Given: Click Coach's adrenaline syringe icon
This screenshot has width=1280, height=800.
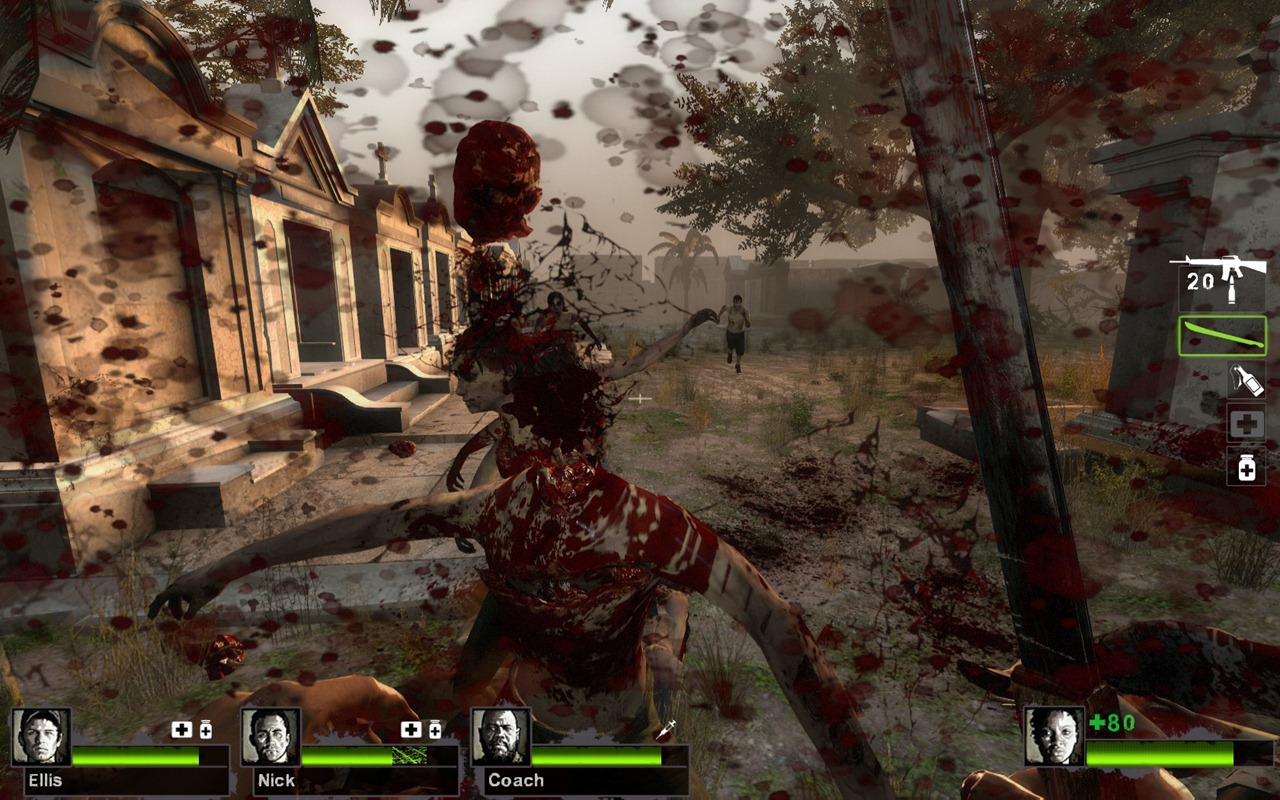Looking at the screenshot, I should click(x=666, y=730).
